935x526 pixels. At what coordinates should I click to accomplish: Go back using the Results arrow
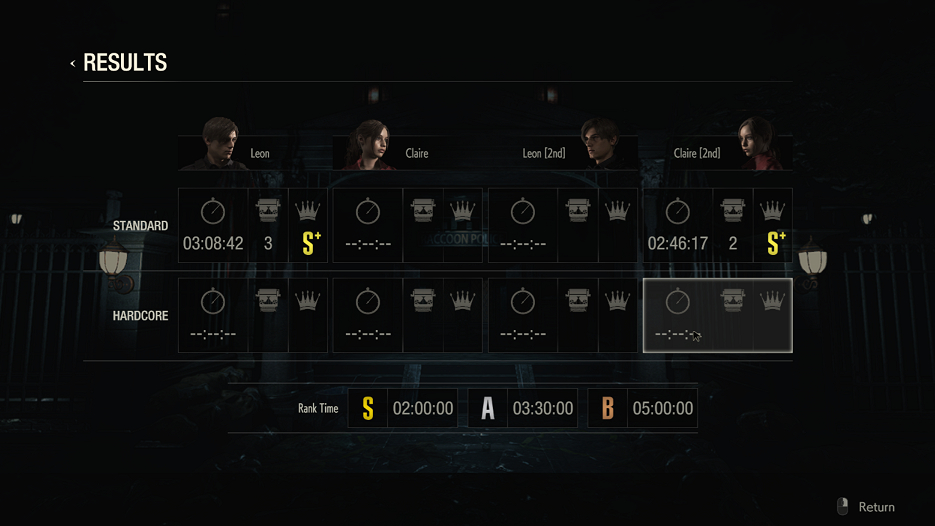pos(73,64)
